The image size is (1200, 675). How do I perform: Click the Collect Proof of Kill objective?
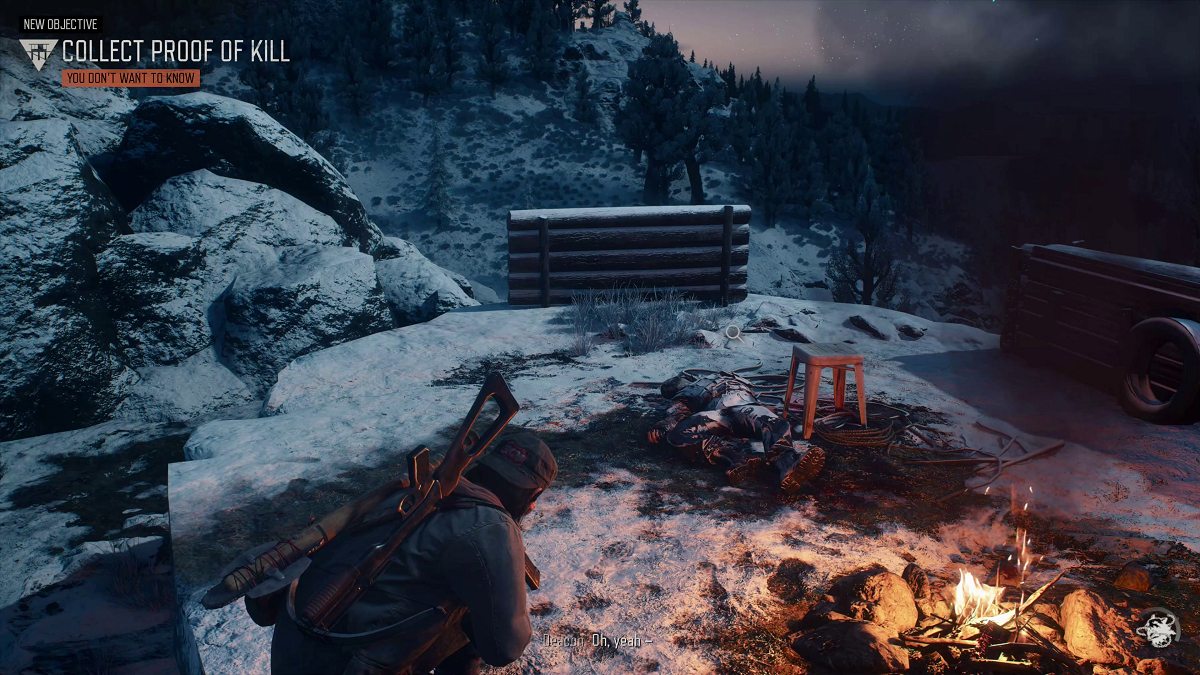coord(176,52)
